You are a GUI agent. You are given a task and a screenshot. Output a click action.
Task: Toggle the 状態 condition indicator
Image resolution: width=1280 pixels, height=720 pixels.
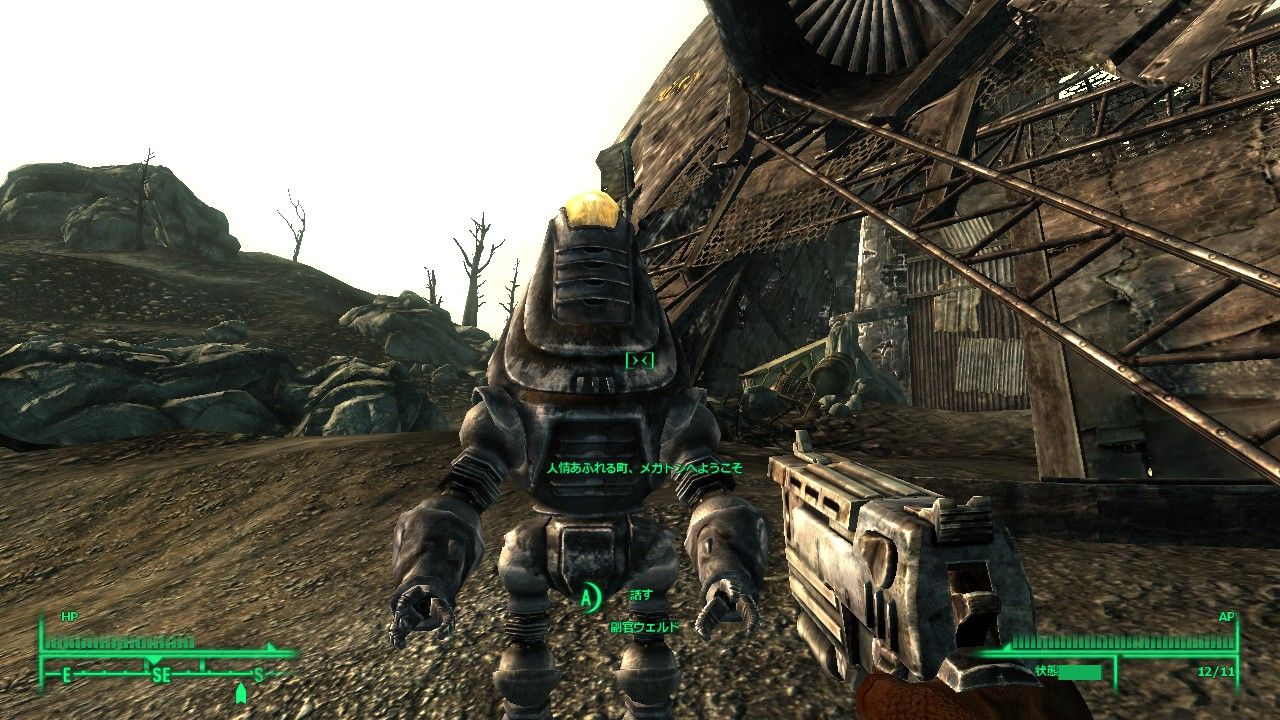1046,671
